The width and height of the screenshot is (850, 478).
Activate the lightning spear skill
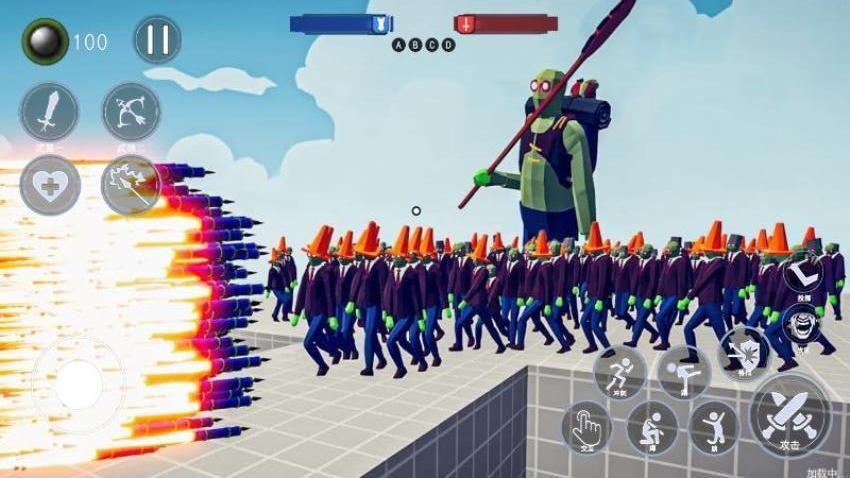point(131,186)
